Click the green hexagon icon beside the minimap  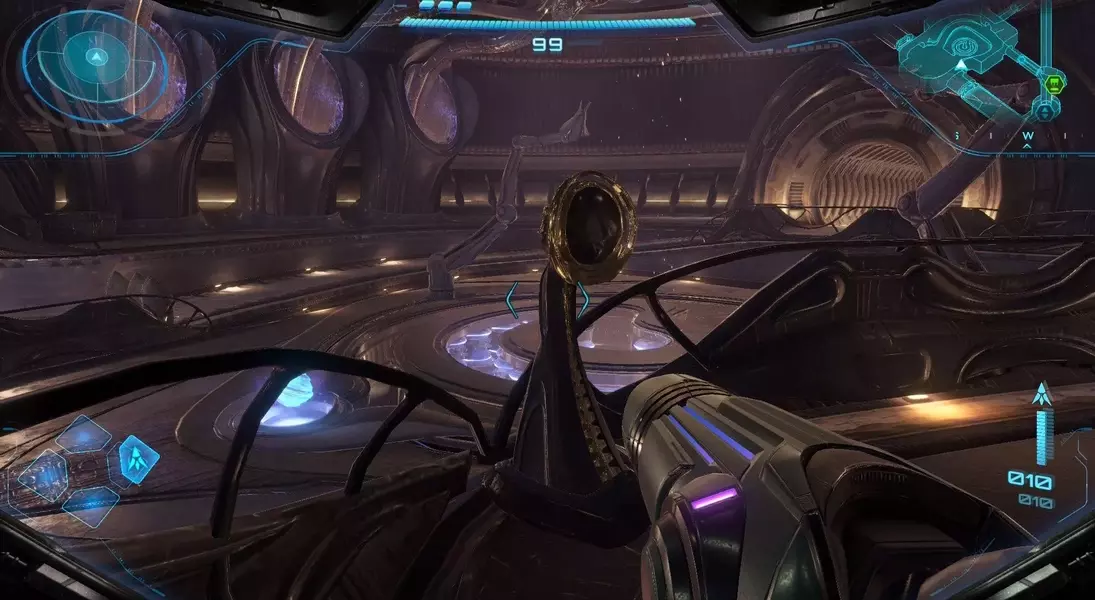tap(1052, 84)
